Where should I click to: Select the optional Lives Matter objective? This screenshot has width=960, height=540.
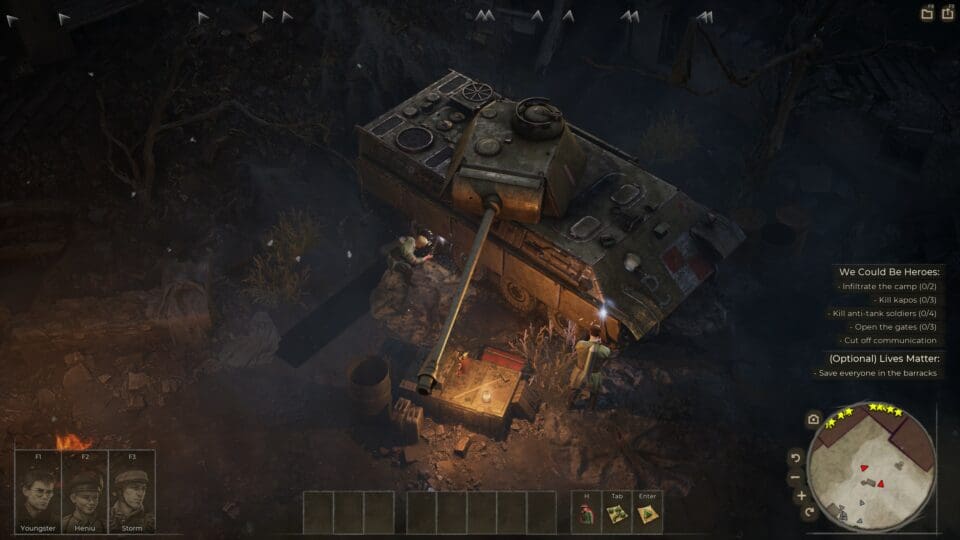[x=884, y=358]
